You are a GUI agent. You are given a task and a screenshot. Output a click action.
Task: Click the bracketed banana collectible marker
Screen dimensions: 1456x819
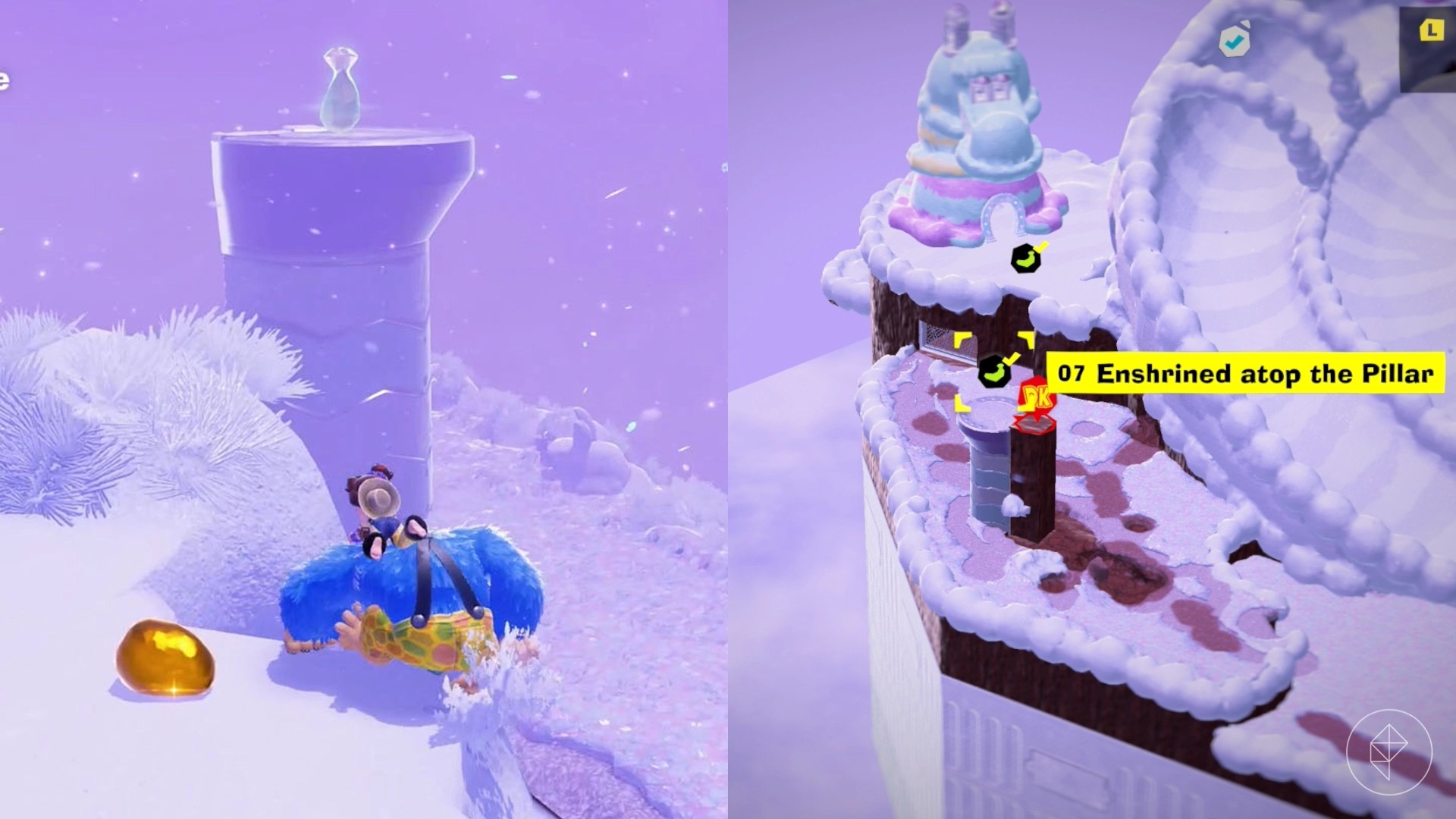point(996,370)
